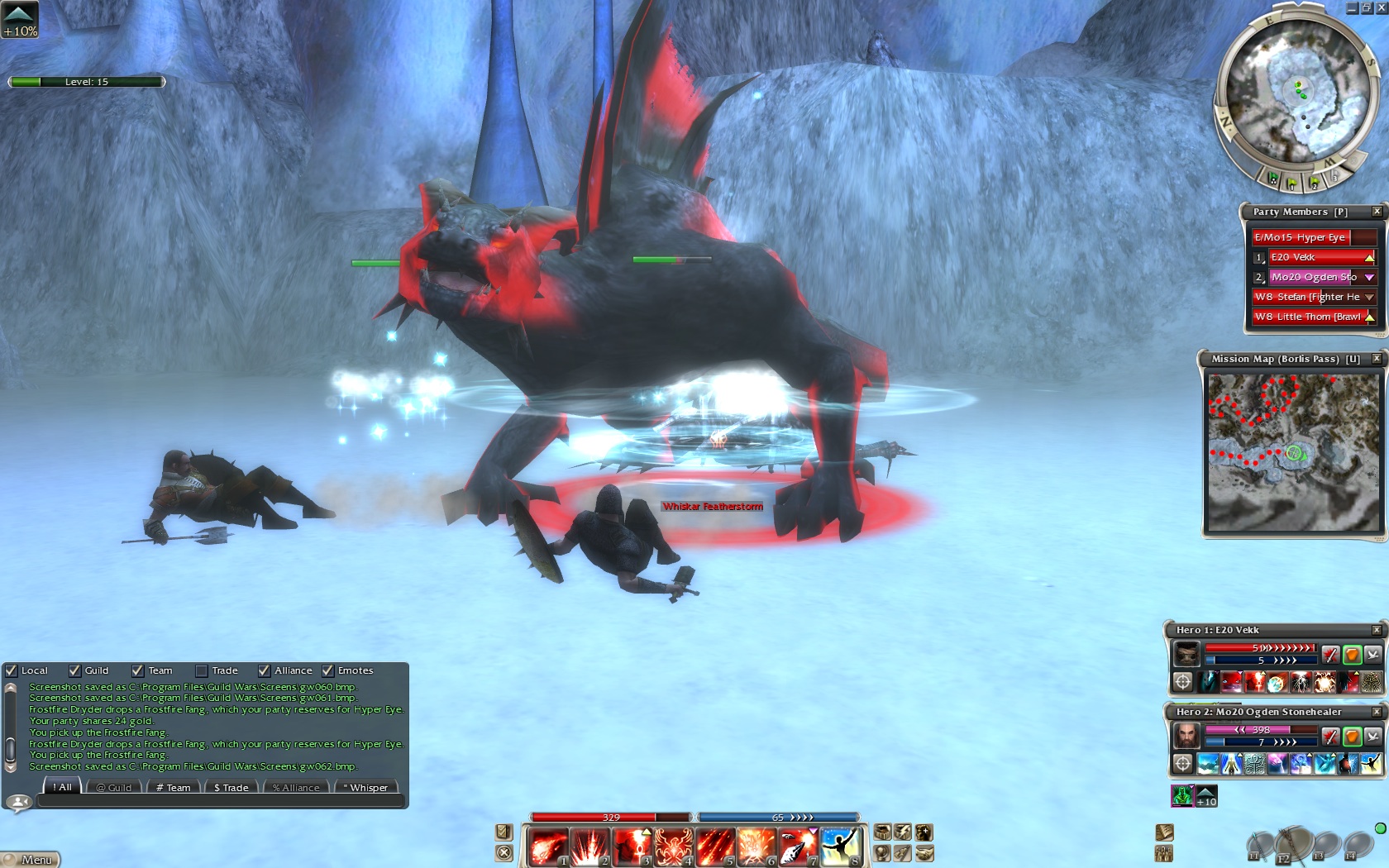Image resolution: width=1389 pixels, height=868 pixels.
Task: Activate the fireball skill in slot 1
Action: click(x=548, y=848)
